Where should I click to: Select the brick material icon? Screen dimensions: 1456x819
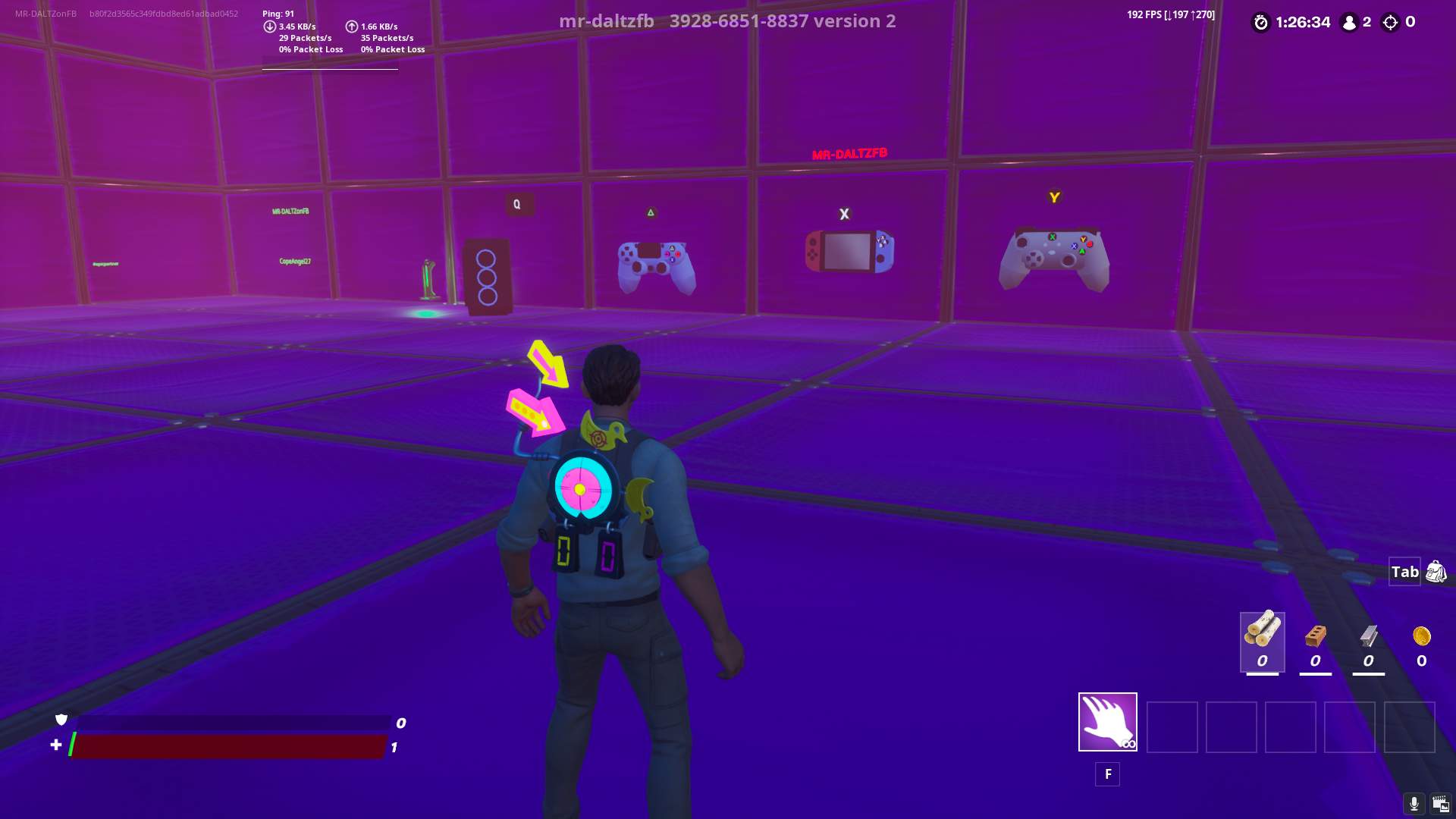pos(1316,637)
